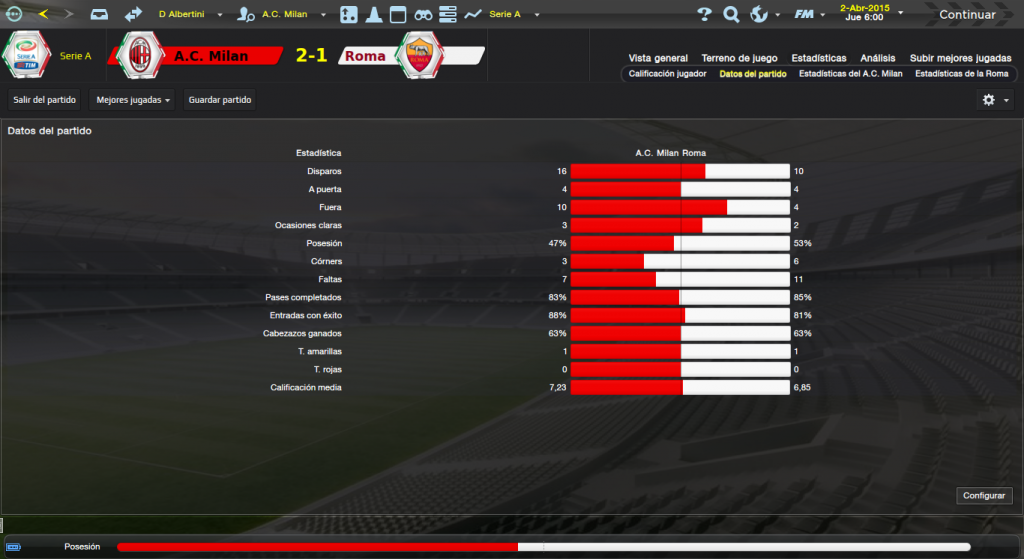View Estadísticas de la Roma
This screenshot has height=559, width=1024.
pyautogui.click(x=961, y=74)
